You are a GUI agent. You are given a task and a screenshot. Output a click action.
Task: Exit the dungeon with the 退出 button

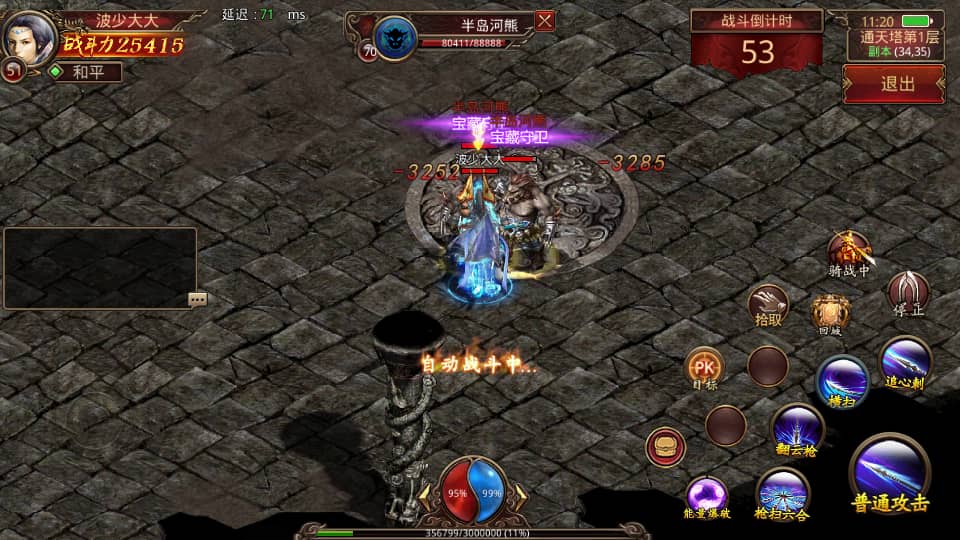pyautogui.click(x=894, y=84)
